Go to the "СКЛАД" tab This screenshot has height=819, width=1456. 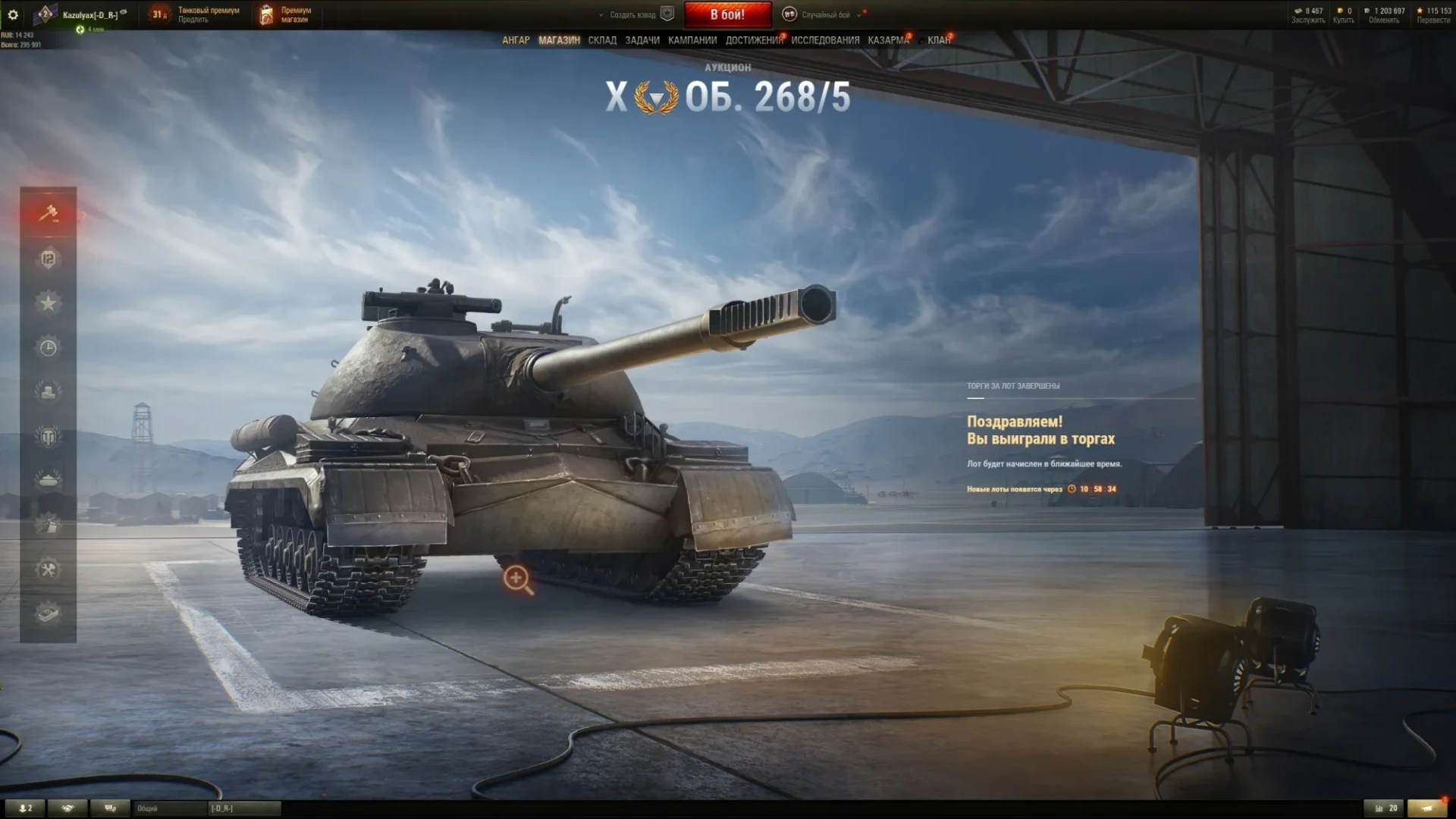[x=602, y=40]
